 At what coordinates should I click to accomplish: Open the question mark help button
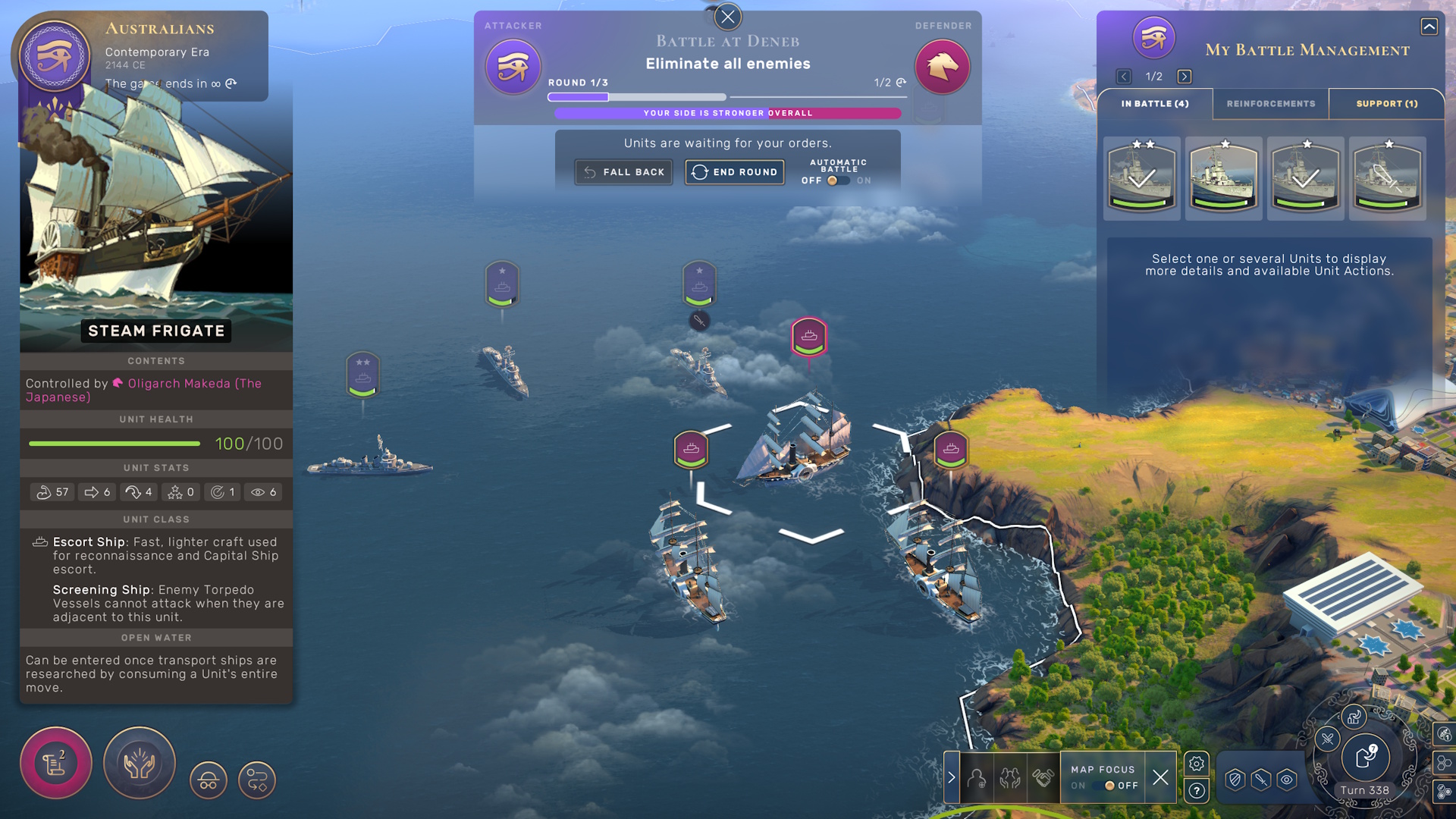click(1197, 791)
